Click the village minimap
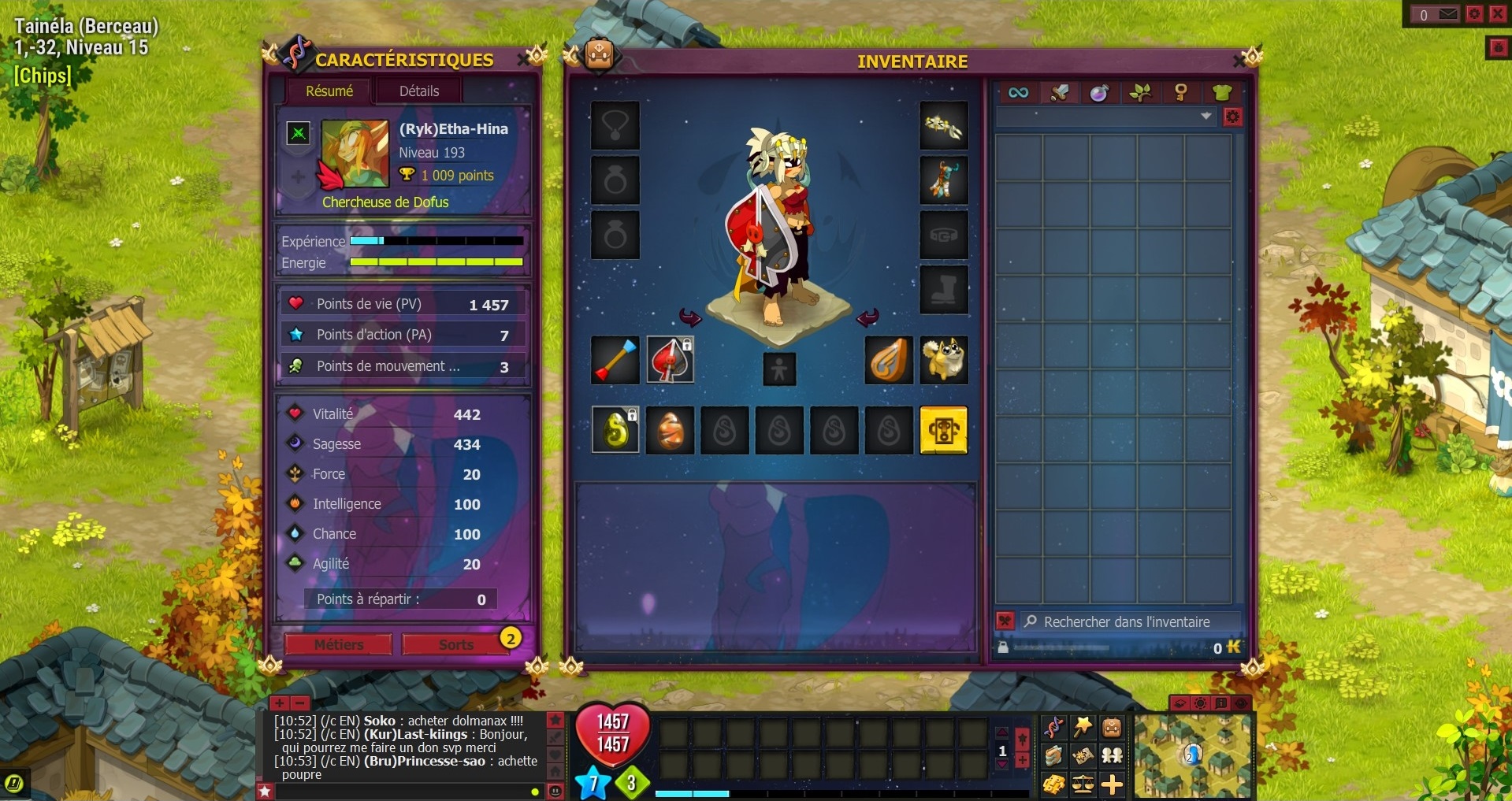1512x801 pixels. [1192, 755]
